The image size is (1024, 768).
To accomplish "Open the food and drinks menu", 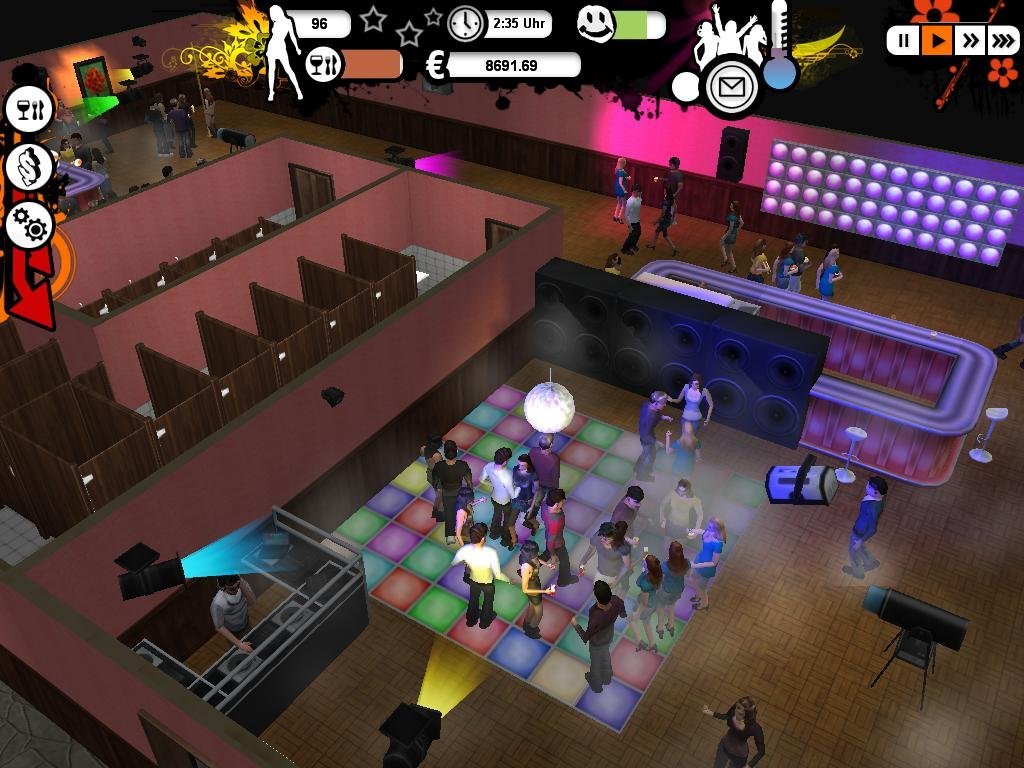I will click(x=31, y=109).
